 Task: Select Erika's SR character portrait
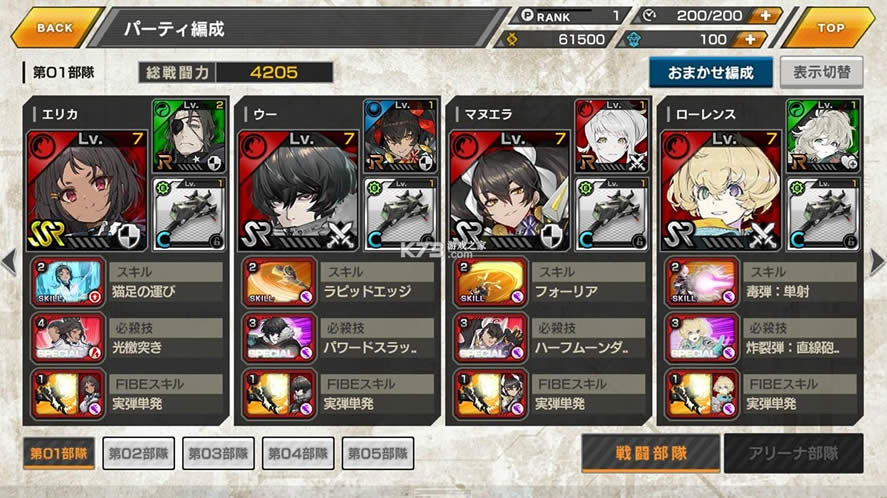(x=88, y=190)
